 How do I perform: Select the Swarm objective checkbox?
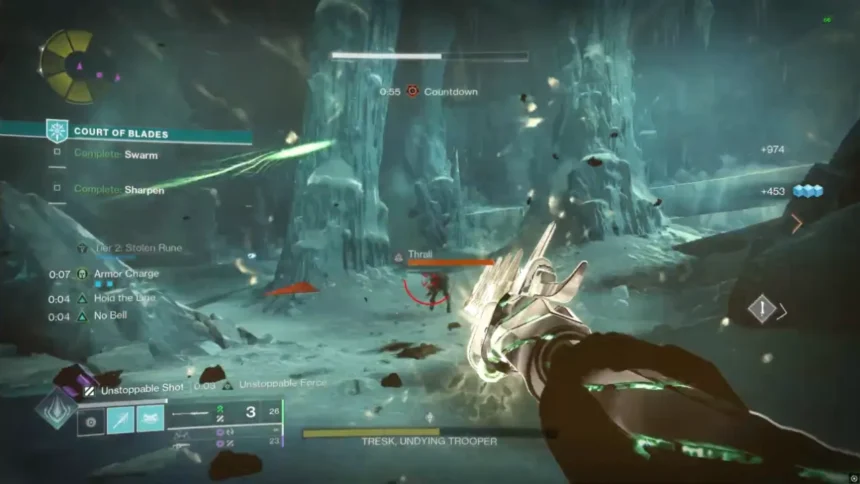pos(57,154)
